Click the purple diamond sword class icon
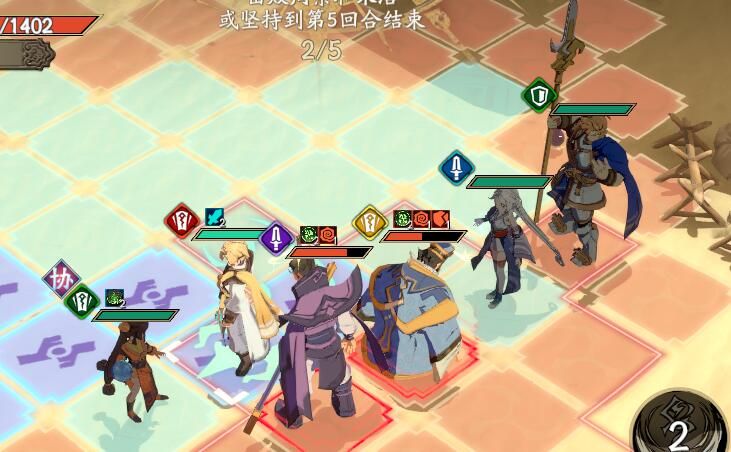Screen dimensions: 731x452 (276, 238)
